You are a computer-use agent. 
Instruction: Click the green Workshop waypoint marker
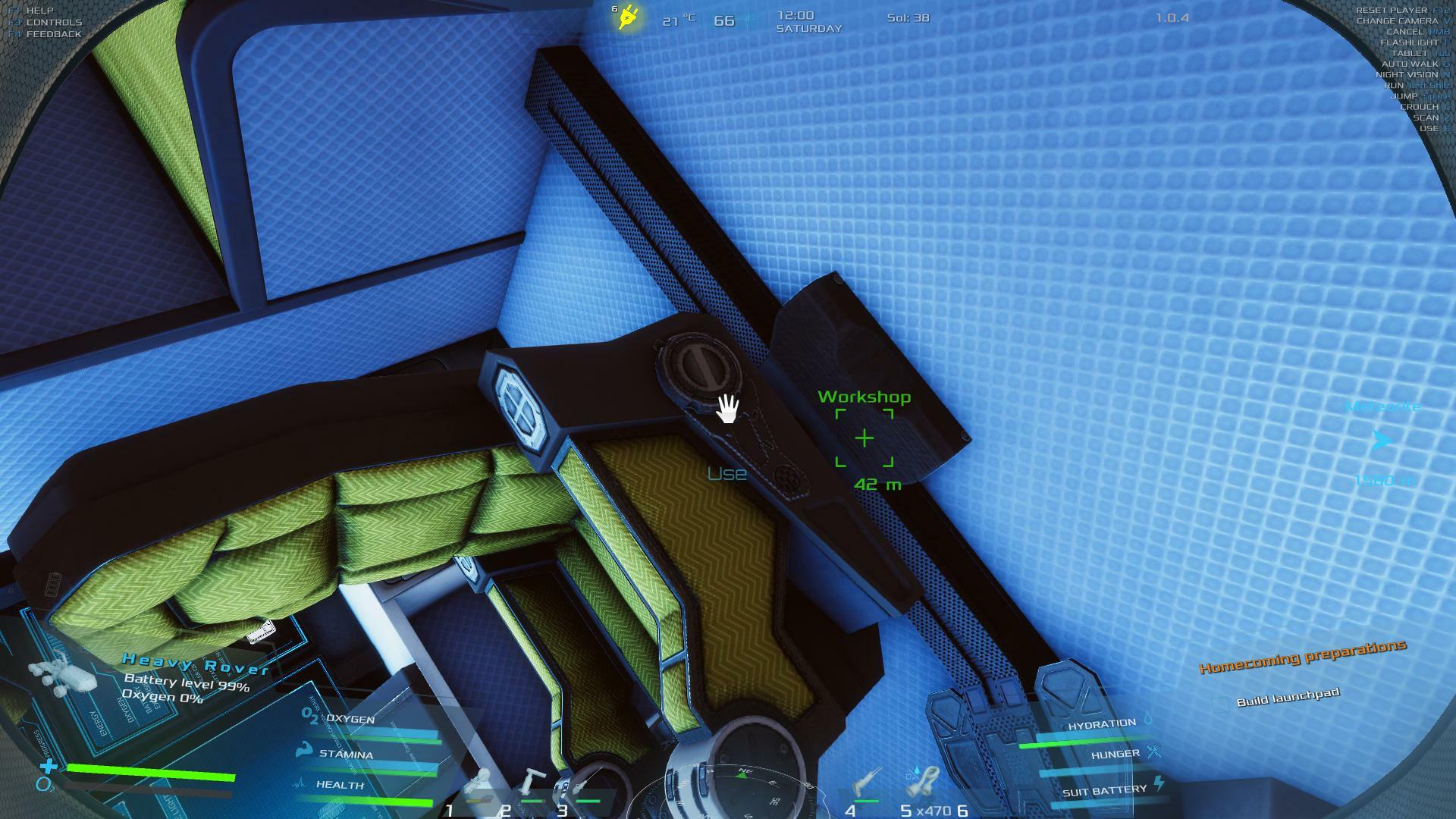click(864, 438)
